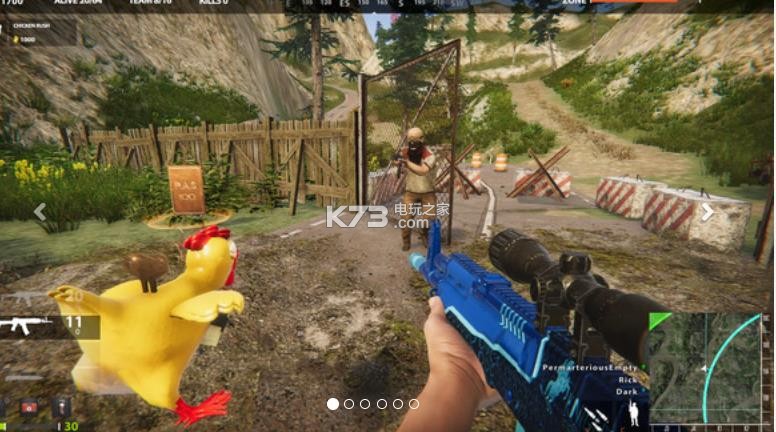Show the next screenshot with right arrow

[707, 212]
